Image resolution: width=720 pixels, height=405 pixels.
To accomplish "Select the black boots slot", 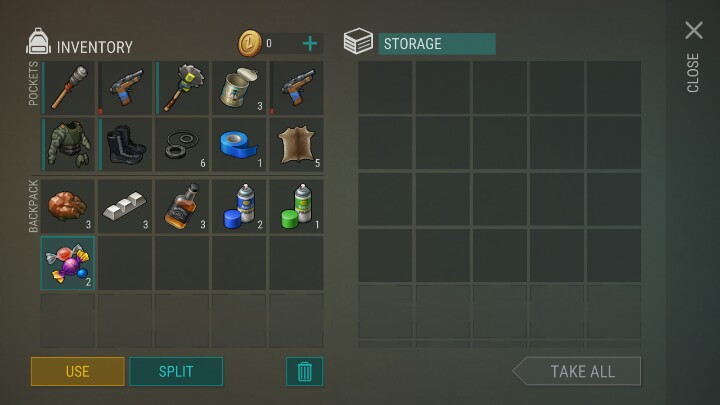I will coord(125,145).
